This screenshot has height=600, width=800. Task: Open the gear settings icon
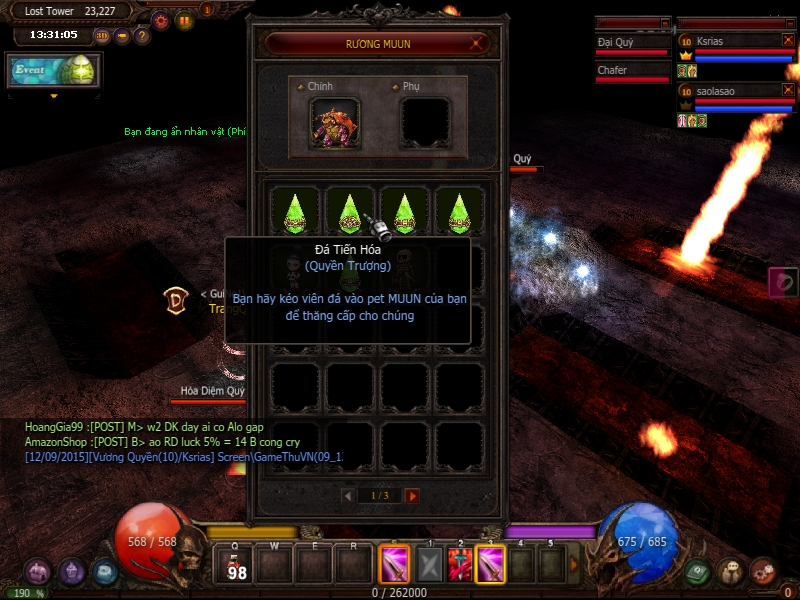161,20
